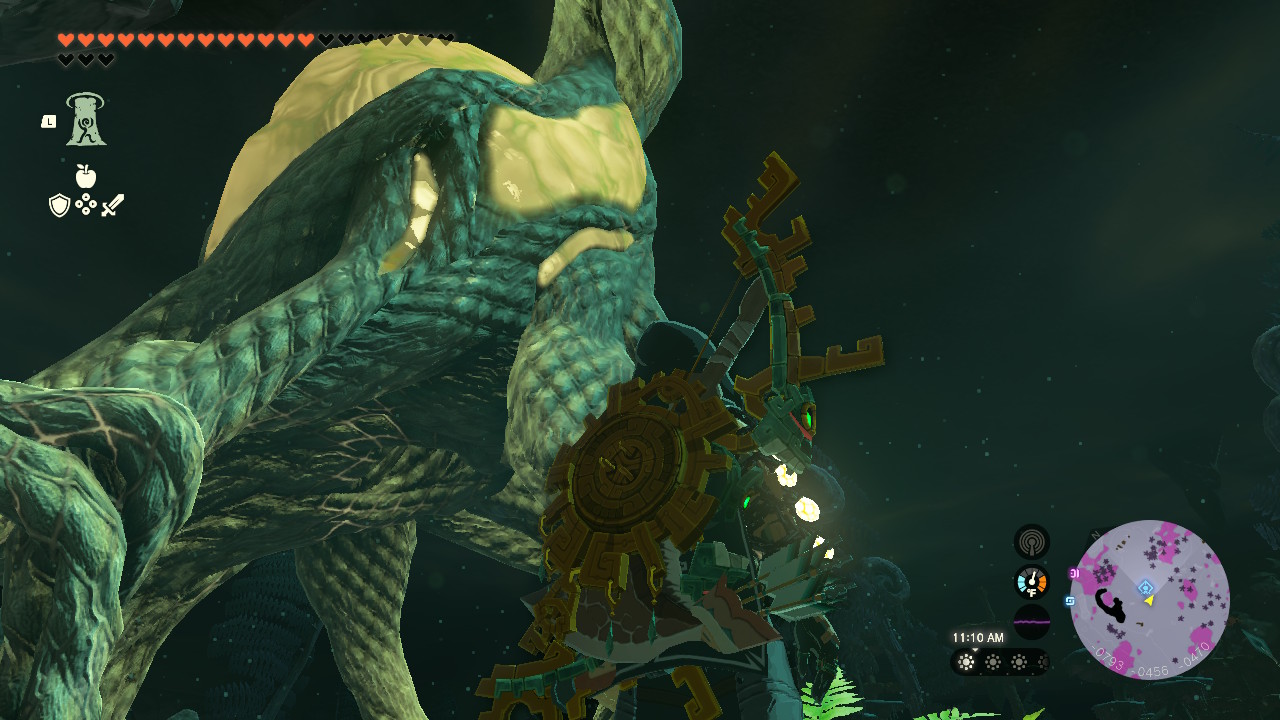Toggle the pink map badge beside minimap
The image size is (1280, 720).
point(1074,573)
